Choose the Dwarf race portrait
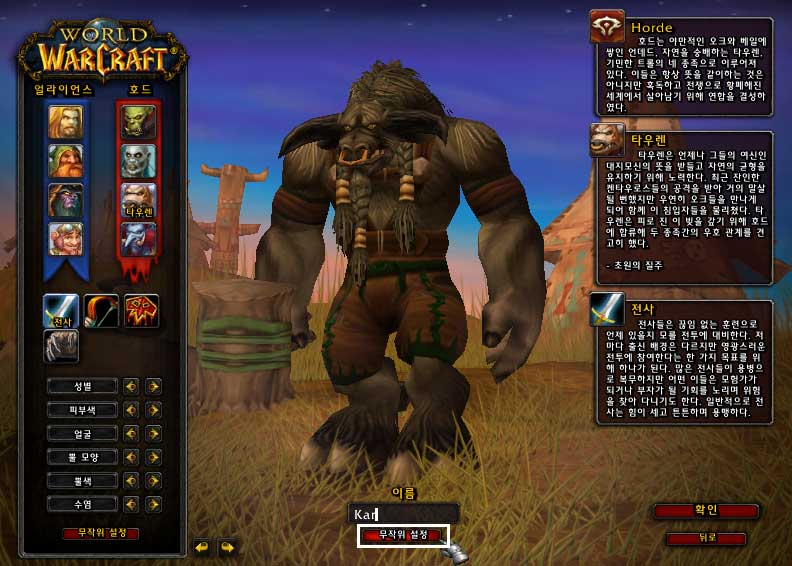Screen dimensions: 792x566 (65, 161)
